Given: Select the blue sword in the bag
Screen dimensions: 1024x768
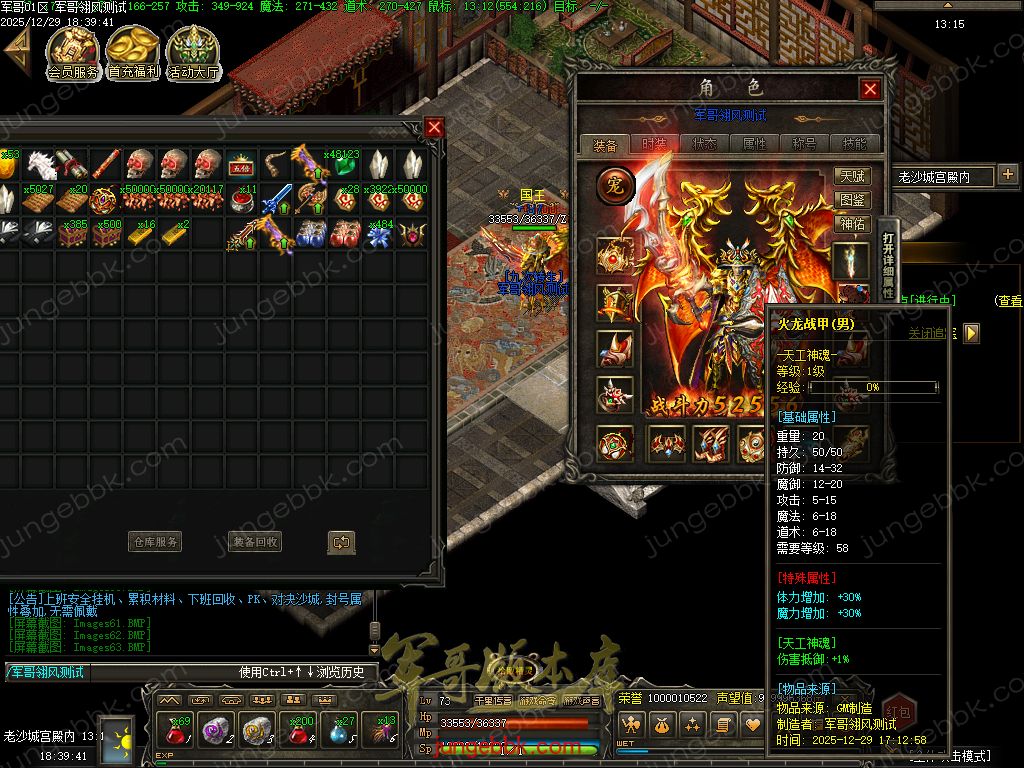Looking at the screenshot, I should 277,200.
